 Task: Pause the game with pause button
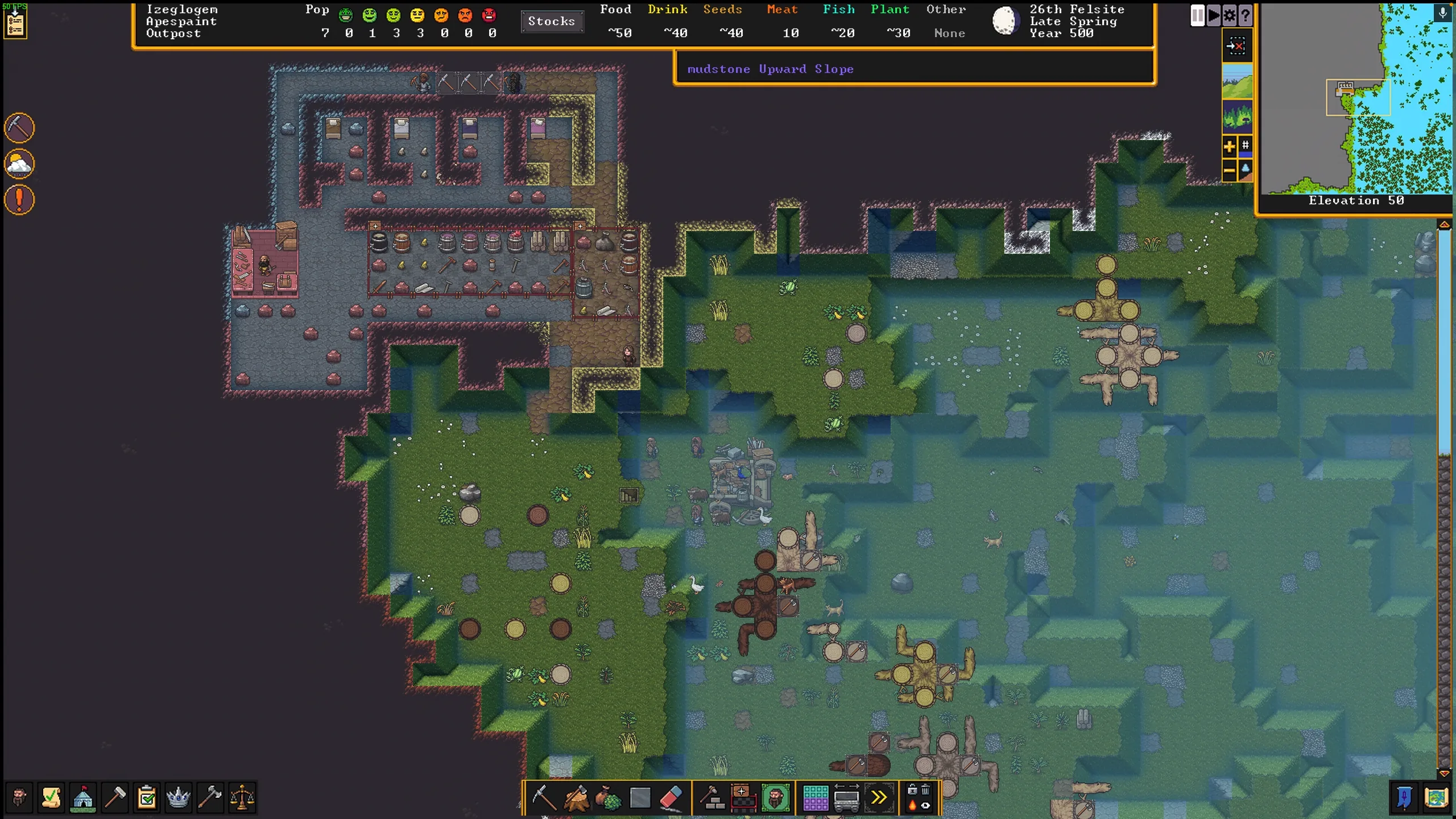1198,16
